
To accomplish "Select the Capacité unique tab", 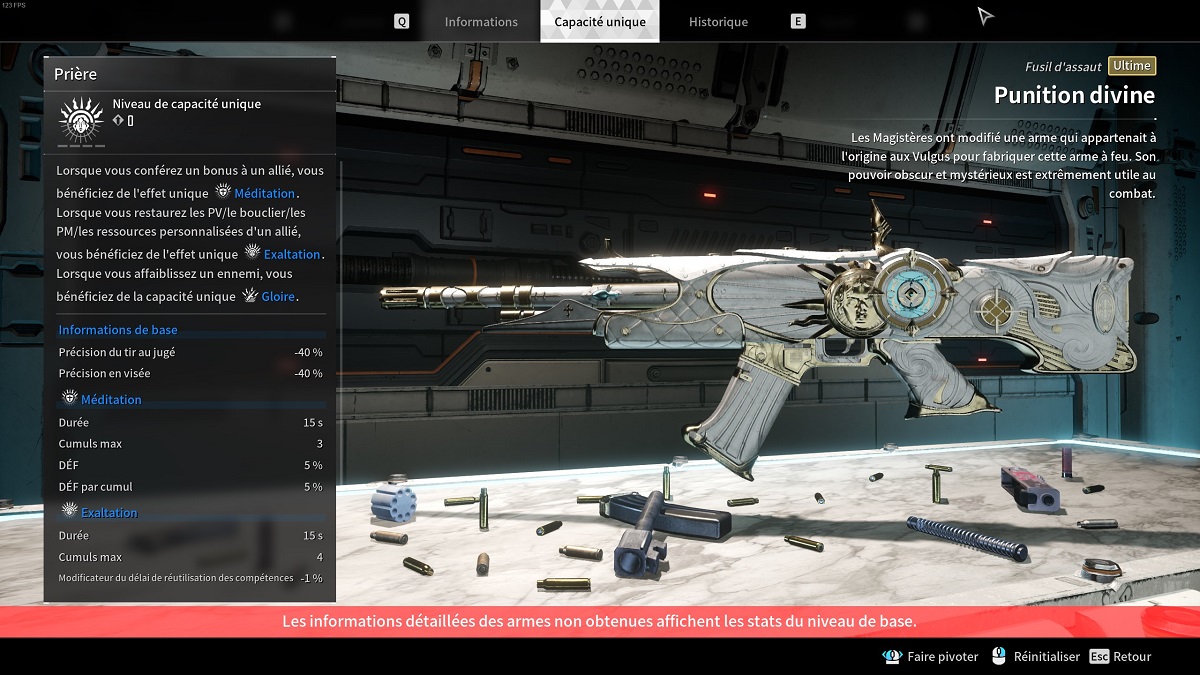I will 600,22.
